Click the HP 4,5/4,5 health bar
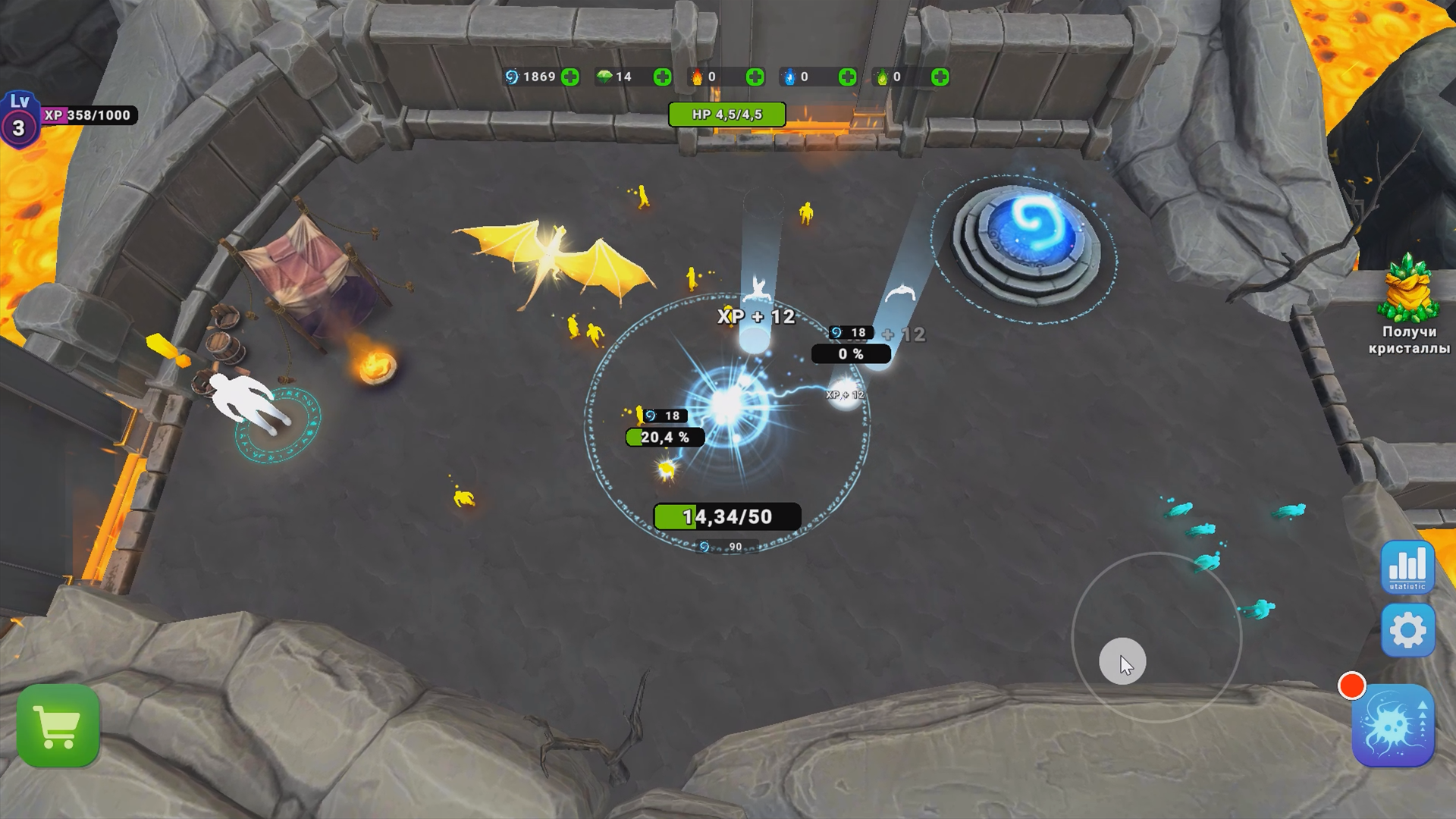The image size is (1456, 819). tap(727, 115)
